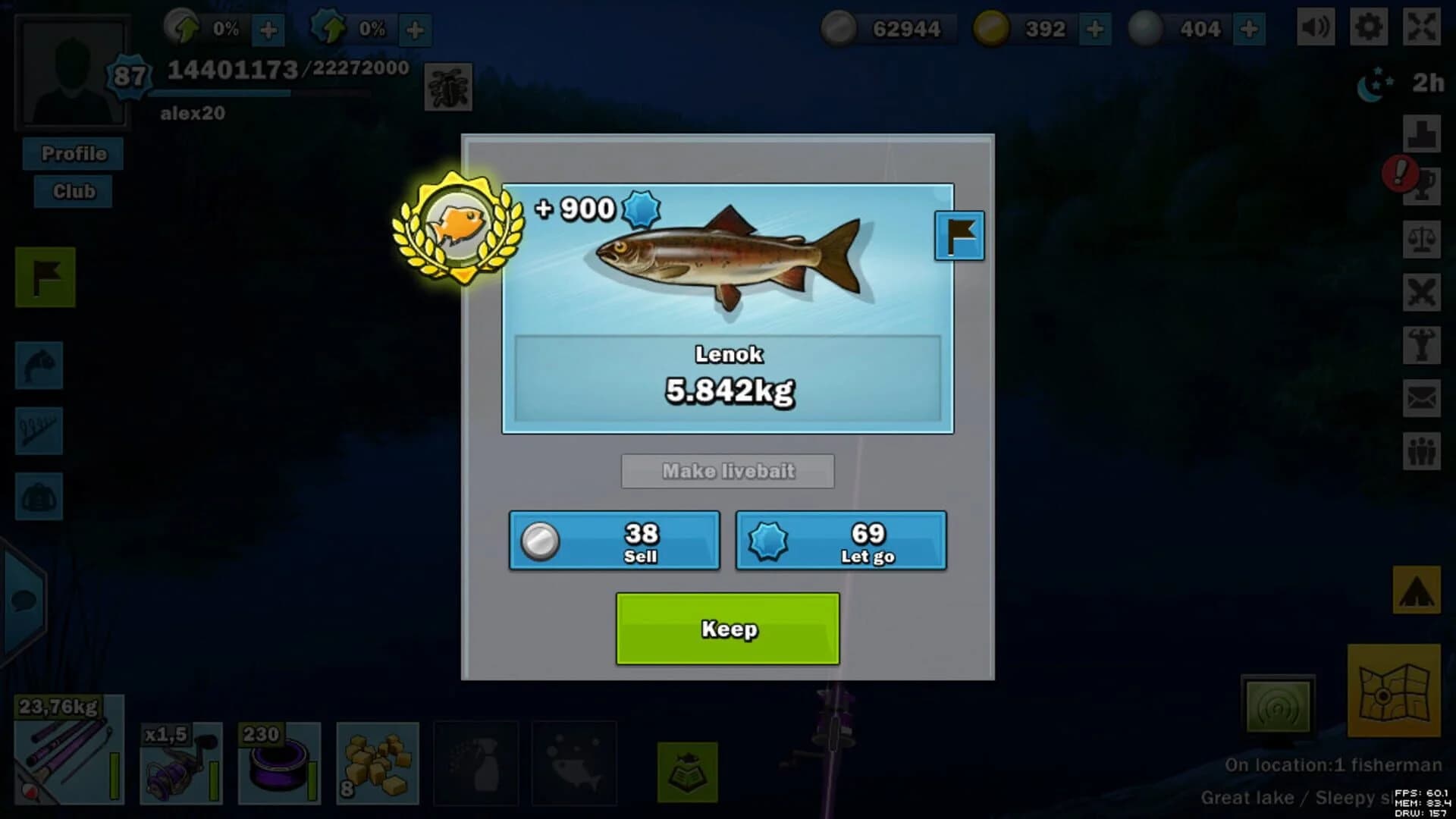Toggle the sound speaker button

(1314, 27)
